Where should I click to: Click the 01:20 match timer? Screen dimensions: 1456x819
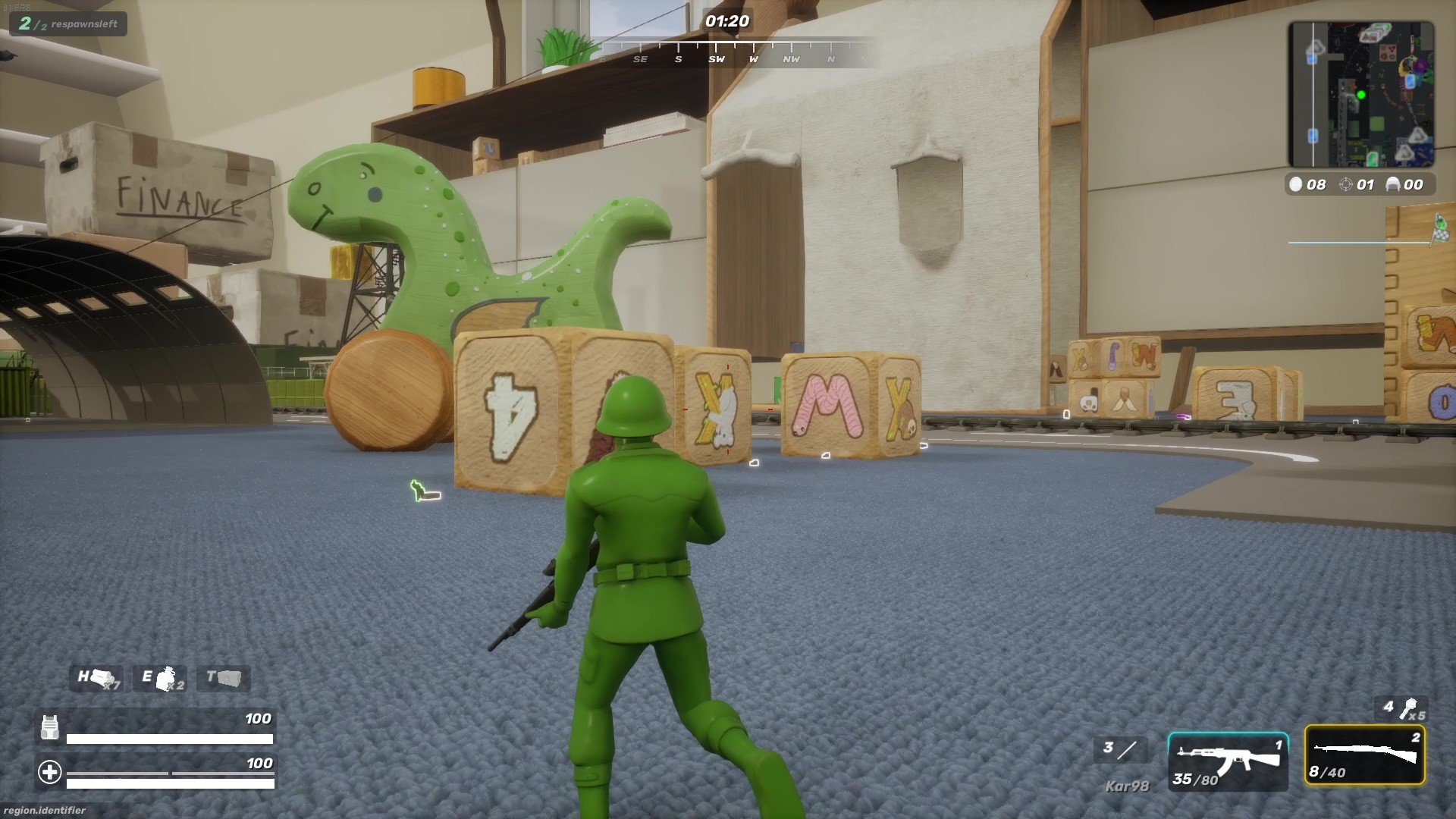pos(729,23)
